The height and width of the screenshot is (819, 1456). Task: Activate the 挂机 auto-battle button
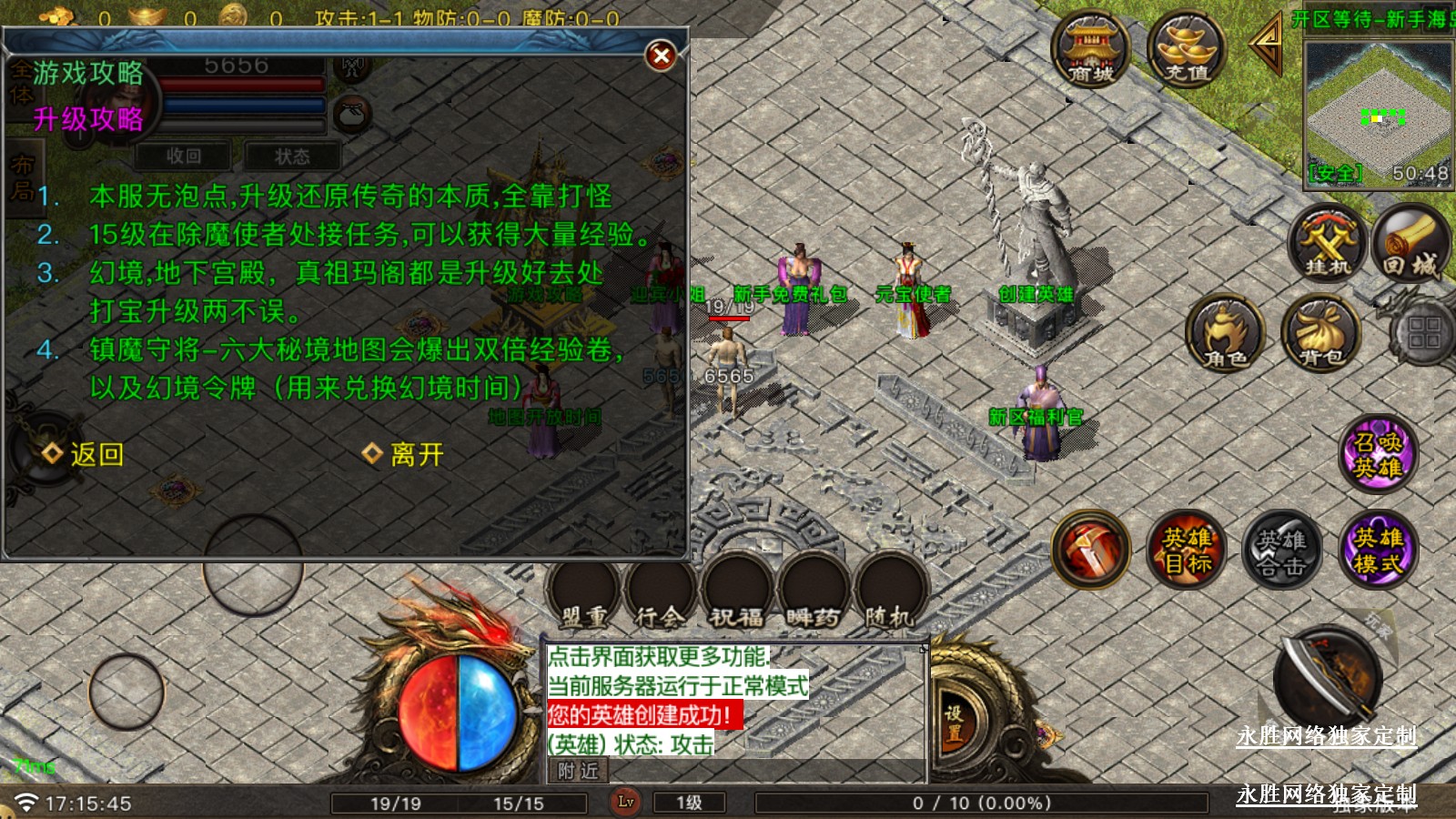pyautogui.click(x=1328, y=244)
